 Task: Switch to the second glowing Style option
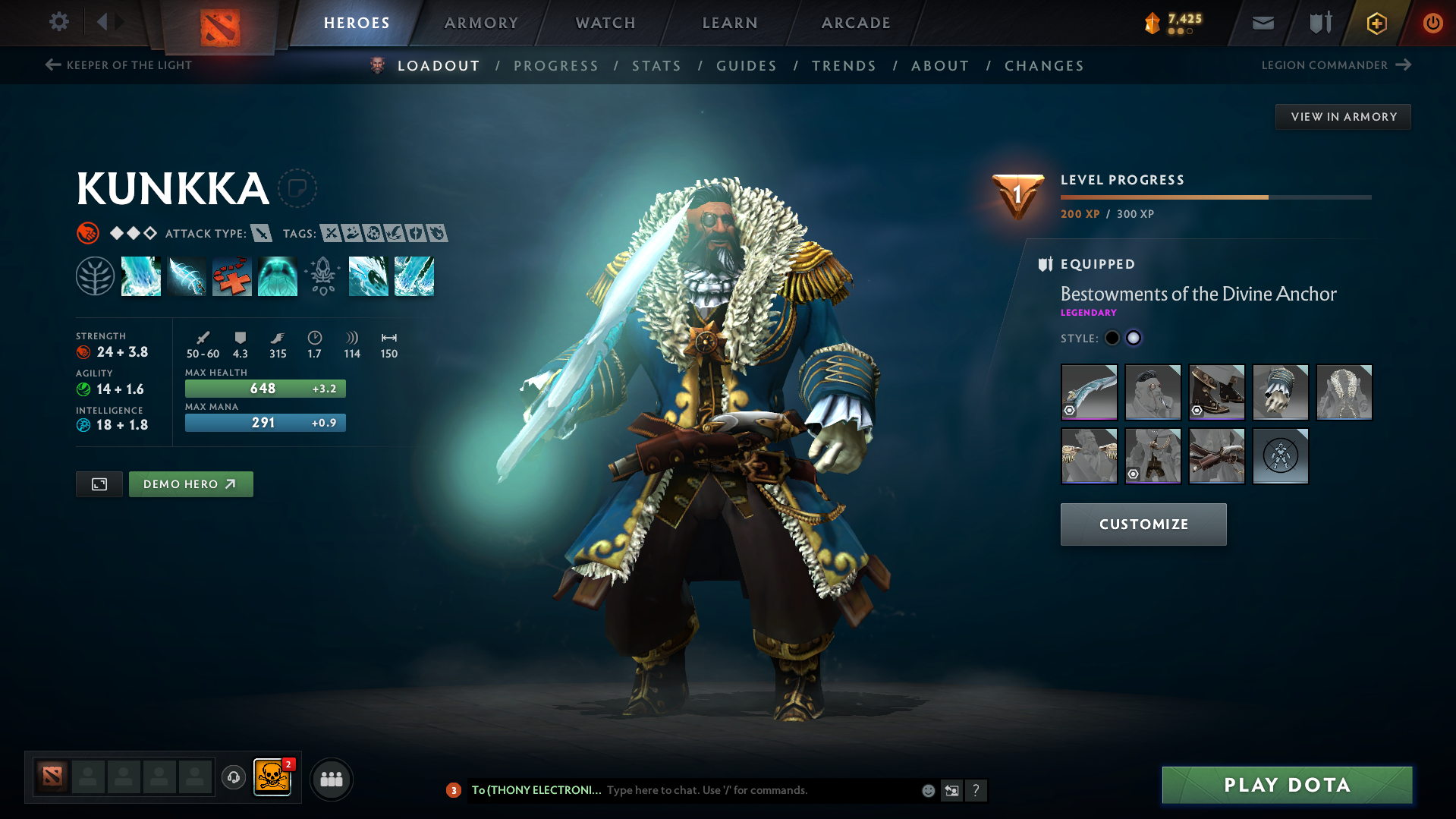1133,338
